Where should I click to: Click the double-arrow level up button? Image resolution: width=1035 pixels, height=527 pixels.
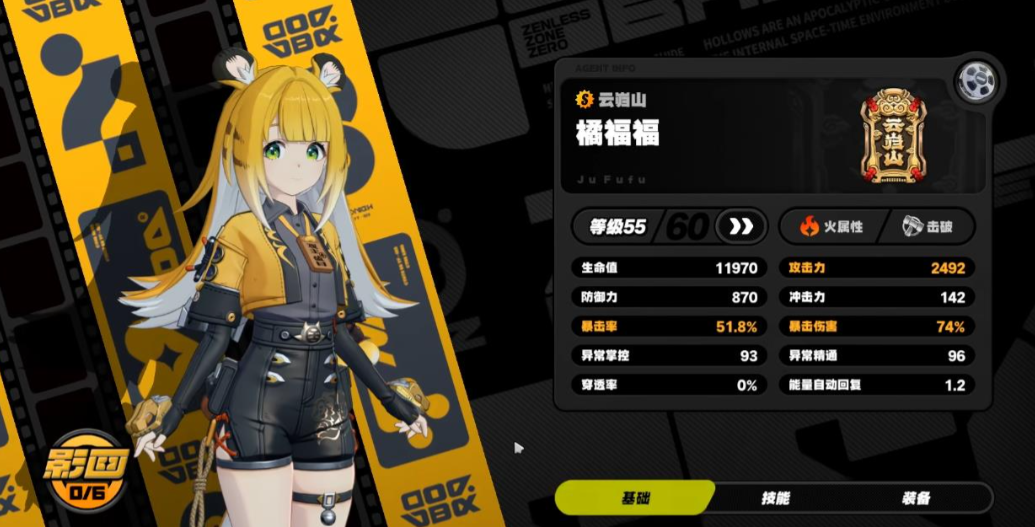(740, 226)
